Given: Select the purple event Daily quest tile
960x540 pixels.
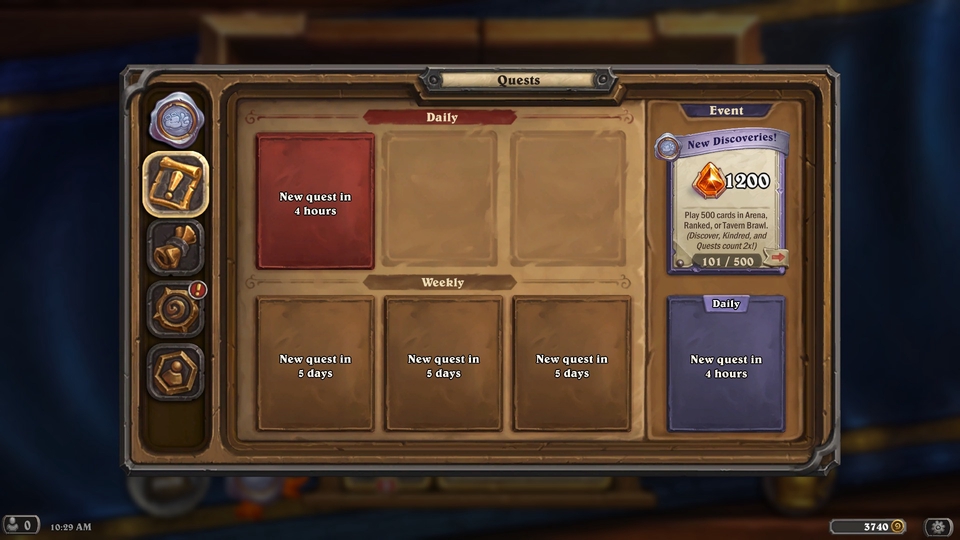Looking at the screenshot, I should point(726,365).
